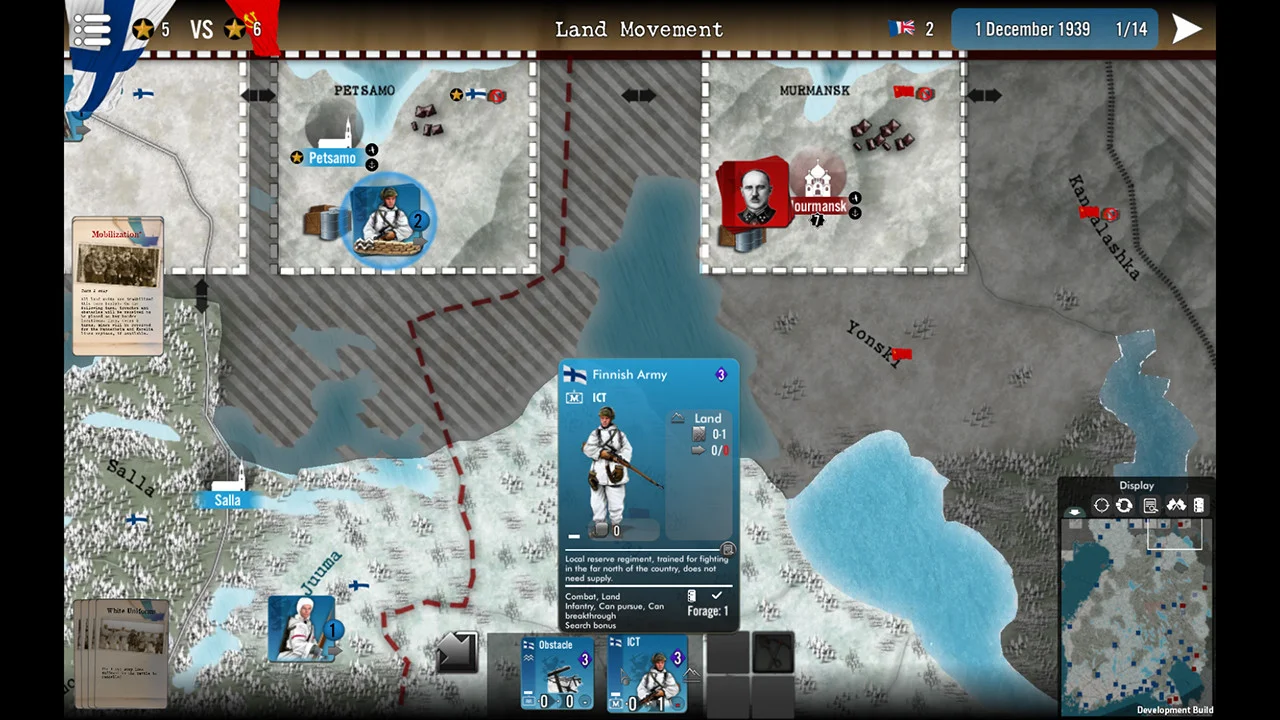Collapse the Display panel using the green arrow

point(1074,511)
